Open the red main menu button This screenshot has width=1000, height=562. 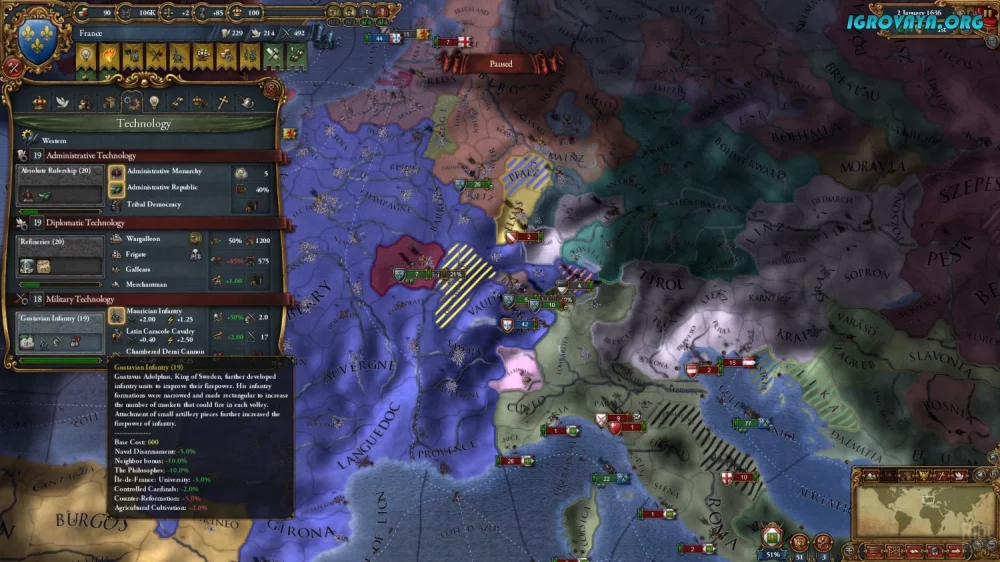point(13,65)
